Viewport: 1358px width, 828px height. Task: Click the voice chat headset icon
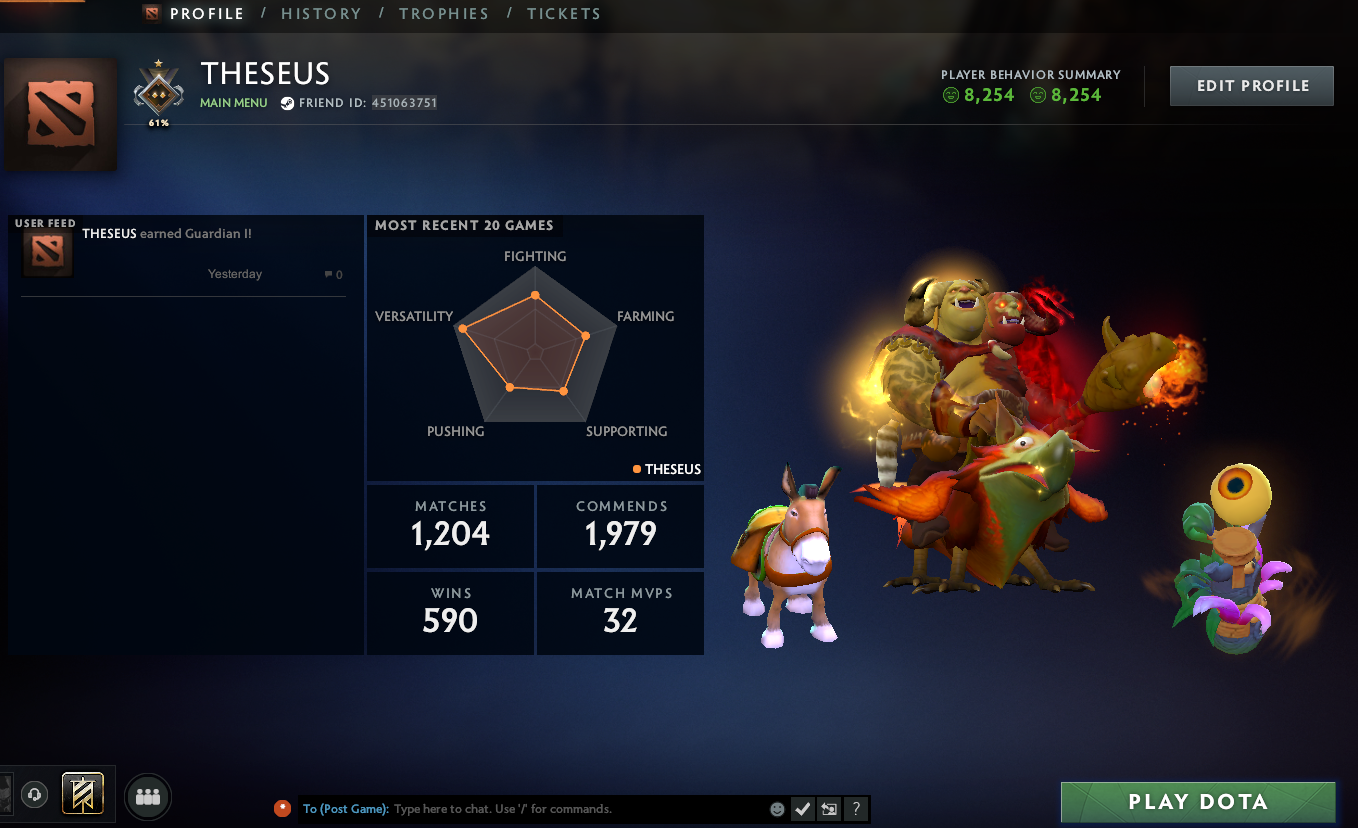pyautogui.click(x=35, y=793)
